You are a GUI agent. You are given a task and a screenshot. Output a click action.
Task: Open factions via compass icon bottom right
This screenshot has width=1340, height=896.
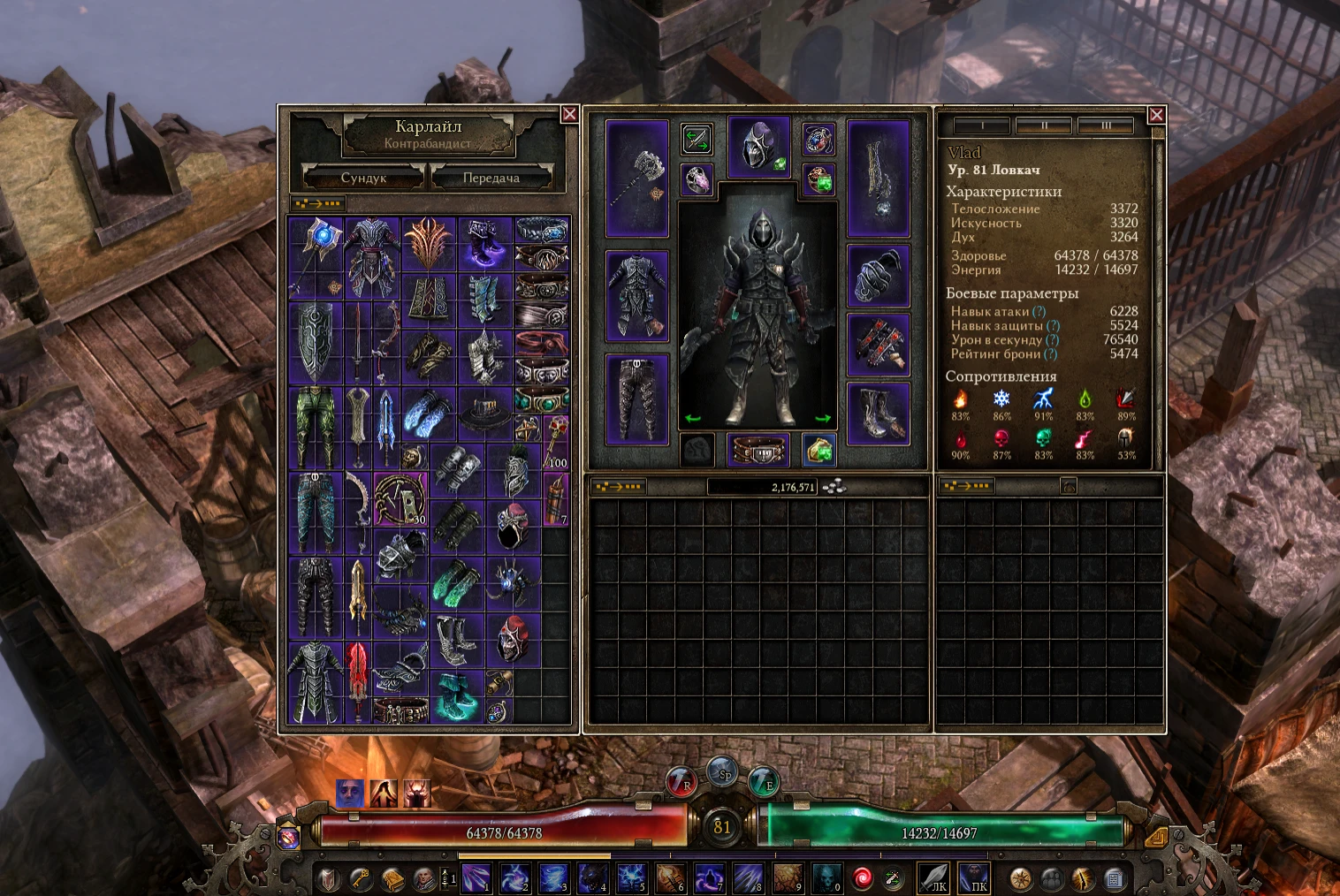pos(1020,879)
